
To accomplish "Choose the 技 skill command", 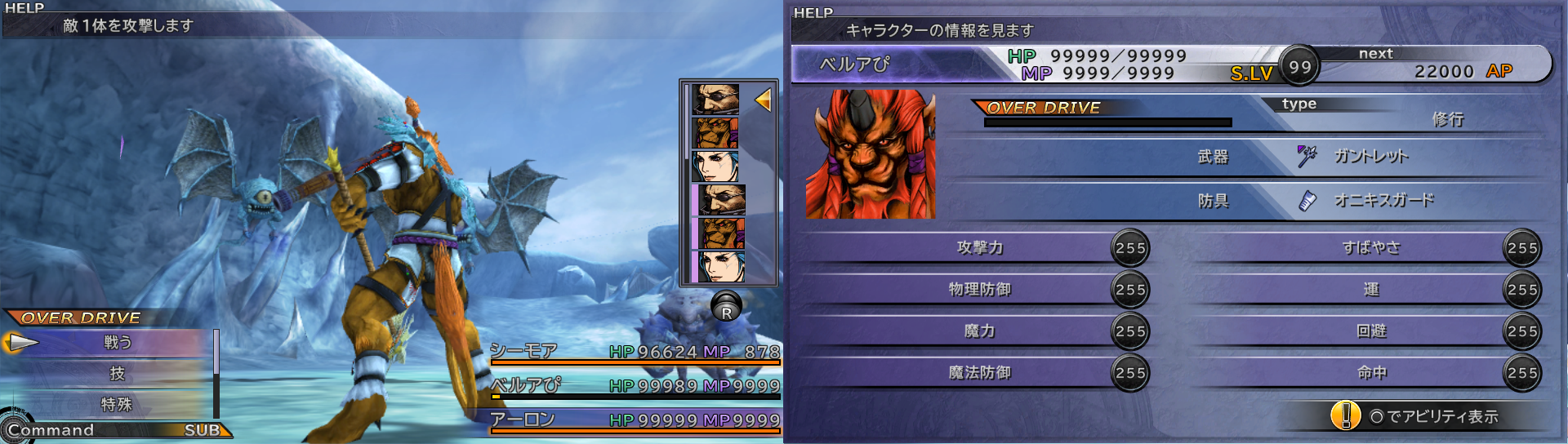I will coord(118,374).
